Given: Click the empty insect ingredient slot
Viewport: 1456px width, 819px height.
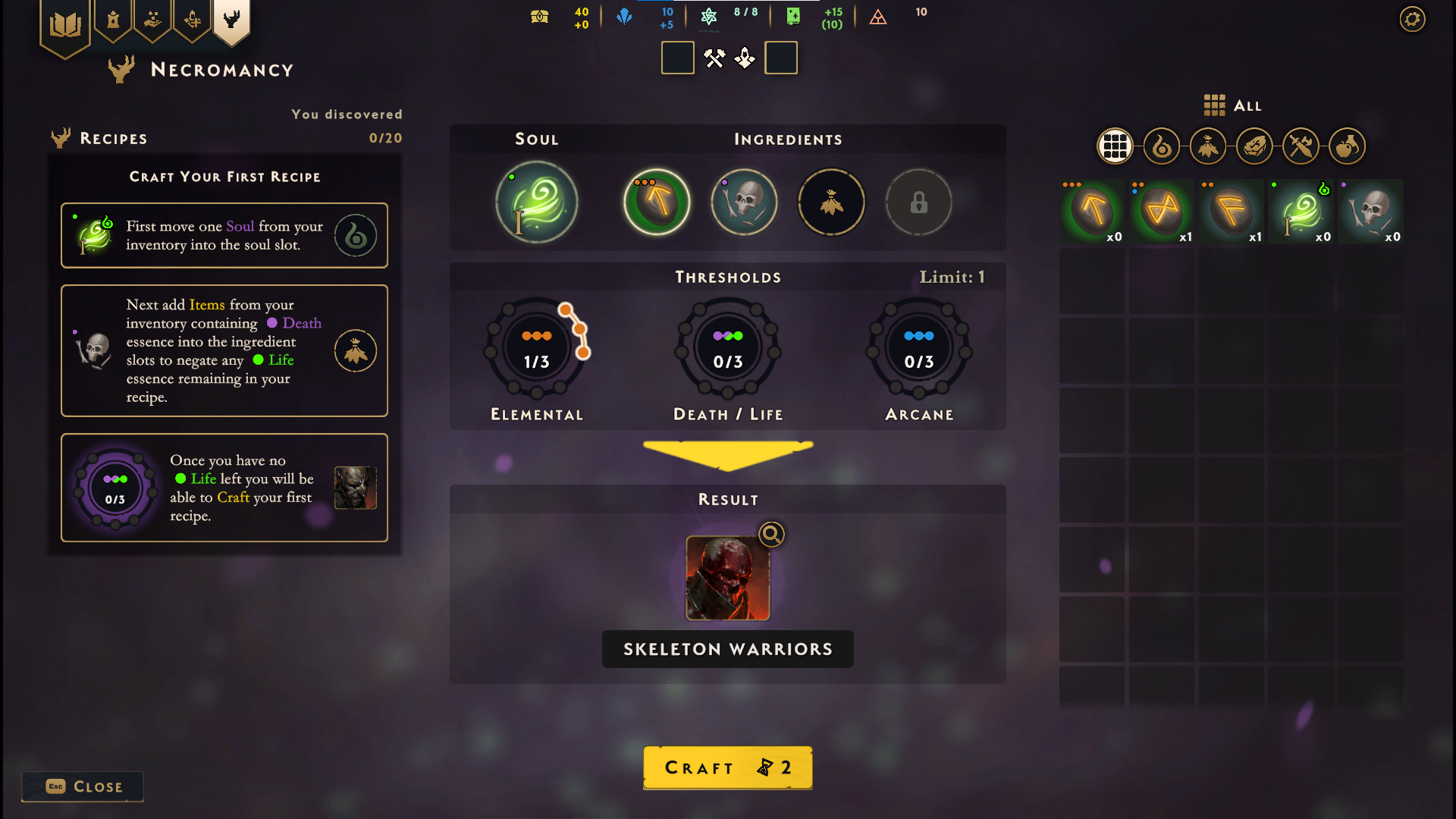Looking at the screenshot, I should pyautogui.click(x=831, y=202).
